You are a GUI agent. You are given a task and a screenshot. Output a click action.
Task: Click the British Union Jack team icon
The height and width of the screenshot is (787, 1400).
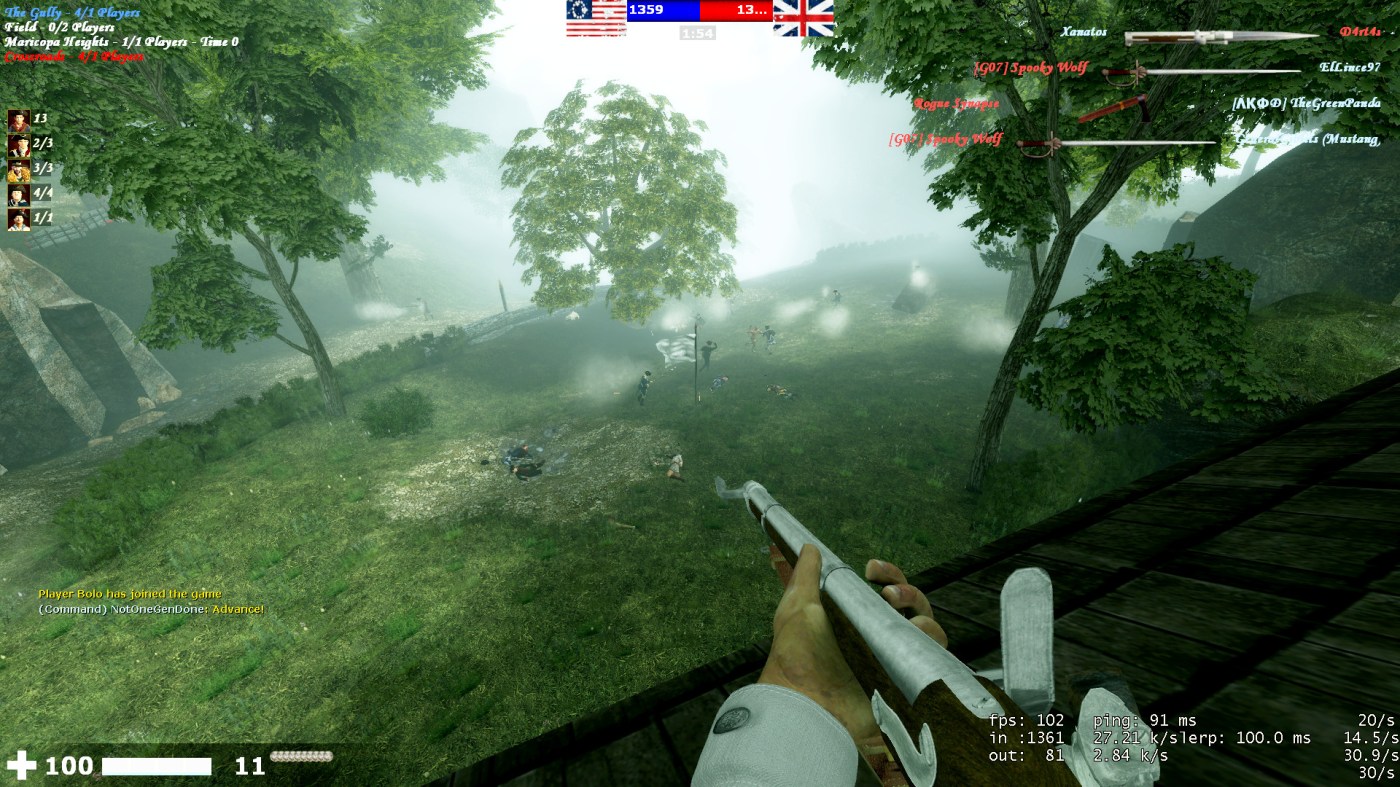(803, 17)
